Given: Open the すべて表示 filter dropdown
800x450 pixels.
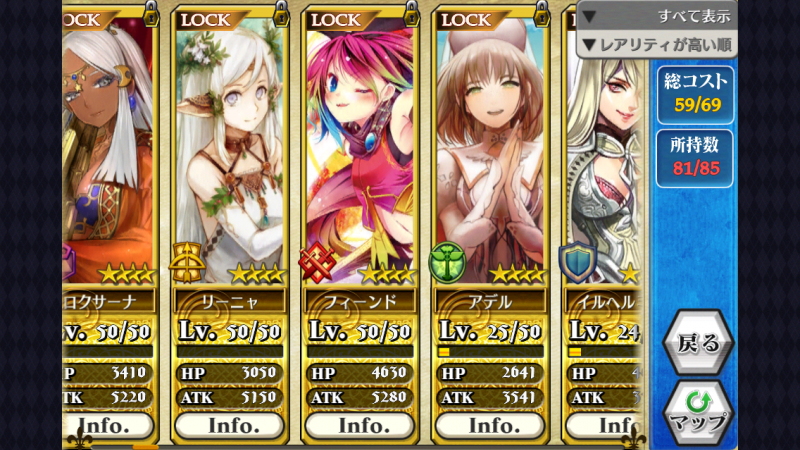Looking at the screenshot, I should pyautogui.click(x=656, y=16).
